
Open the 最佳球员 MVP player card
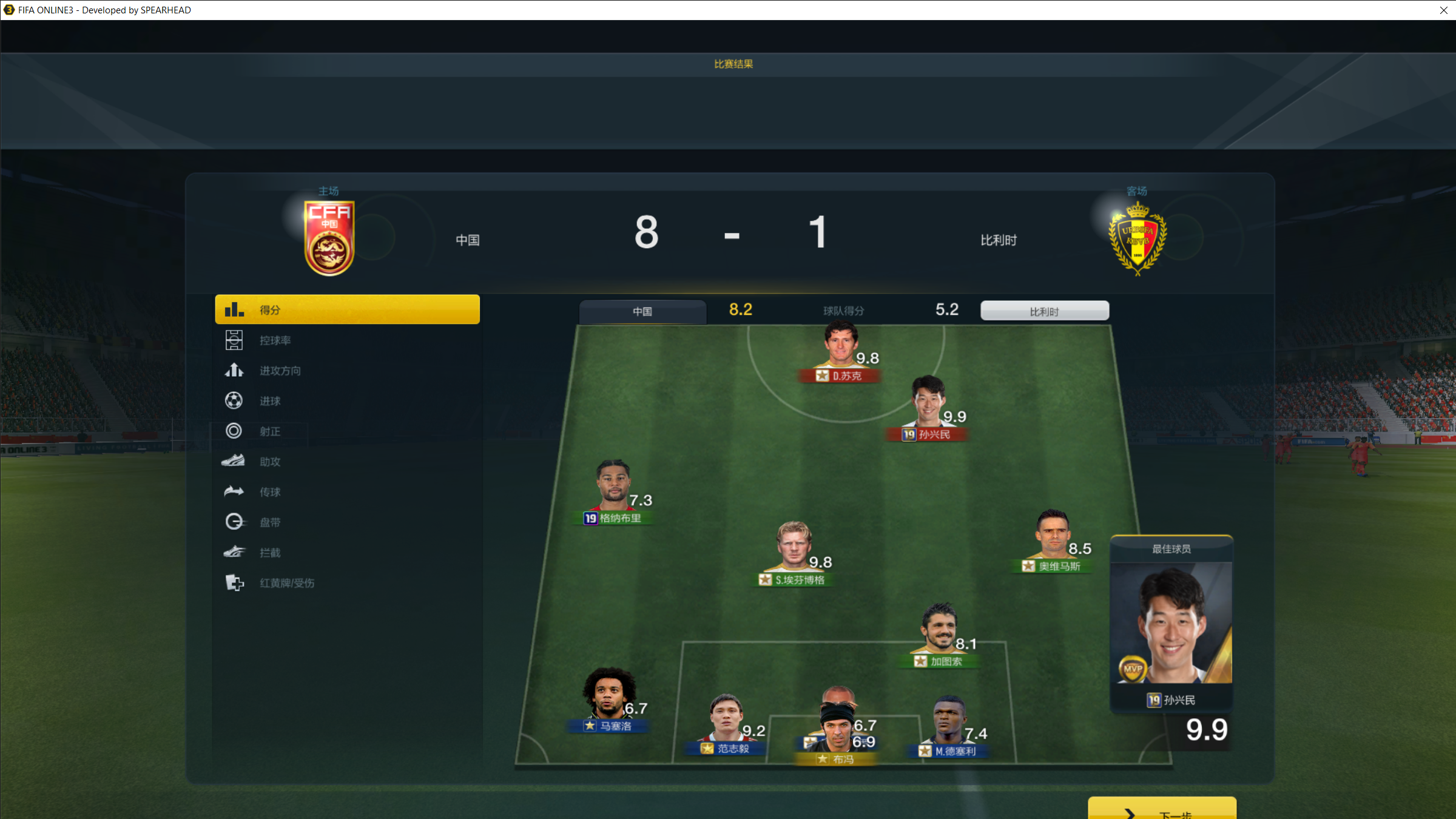[x=1171, y=625]
